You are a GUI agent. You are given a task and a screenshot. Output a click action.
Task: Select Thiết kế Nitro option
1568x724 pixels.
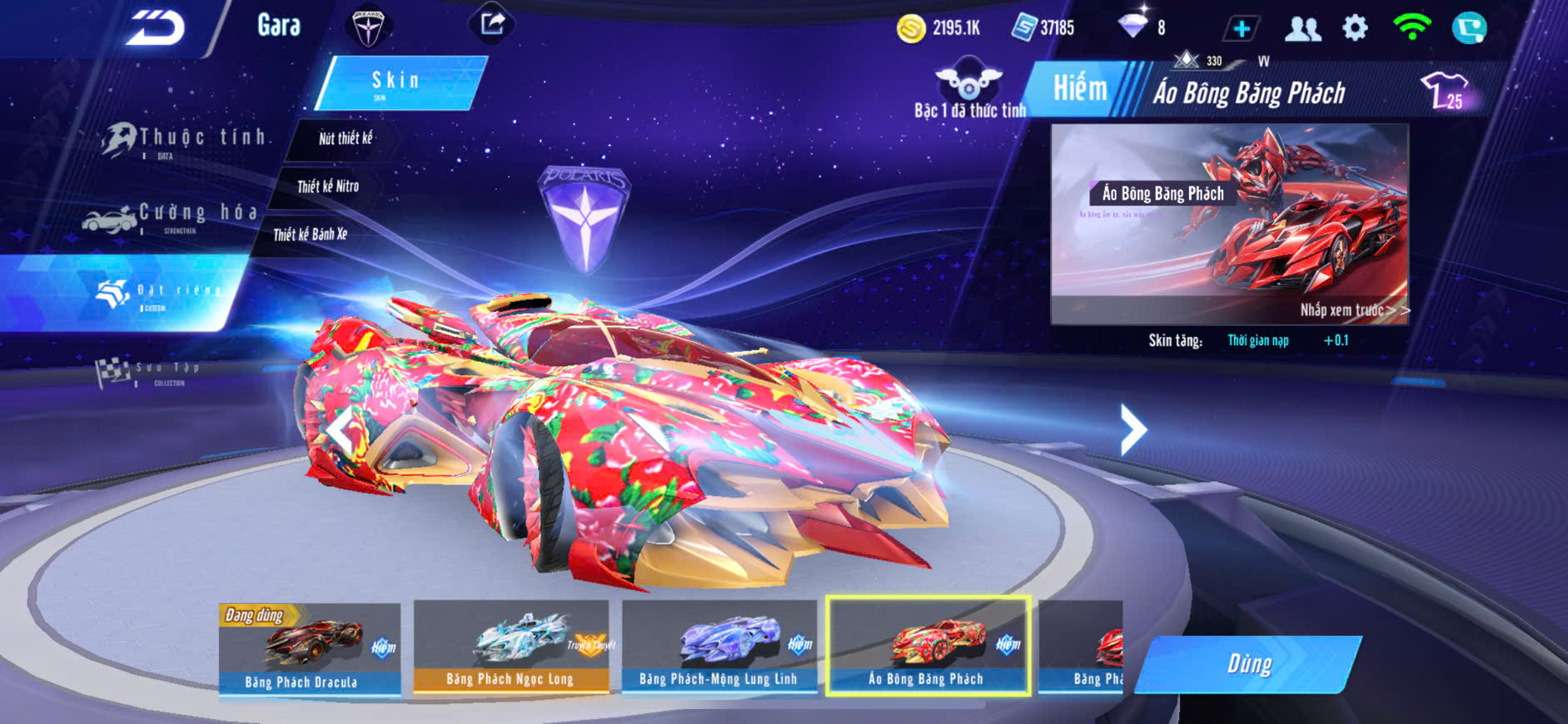(x=328, y=186)
